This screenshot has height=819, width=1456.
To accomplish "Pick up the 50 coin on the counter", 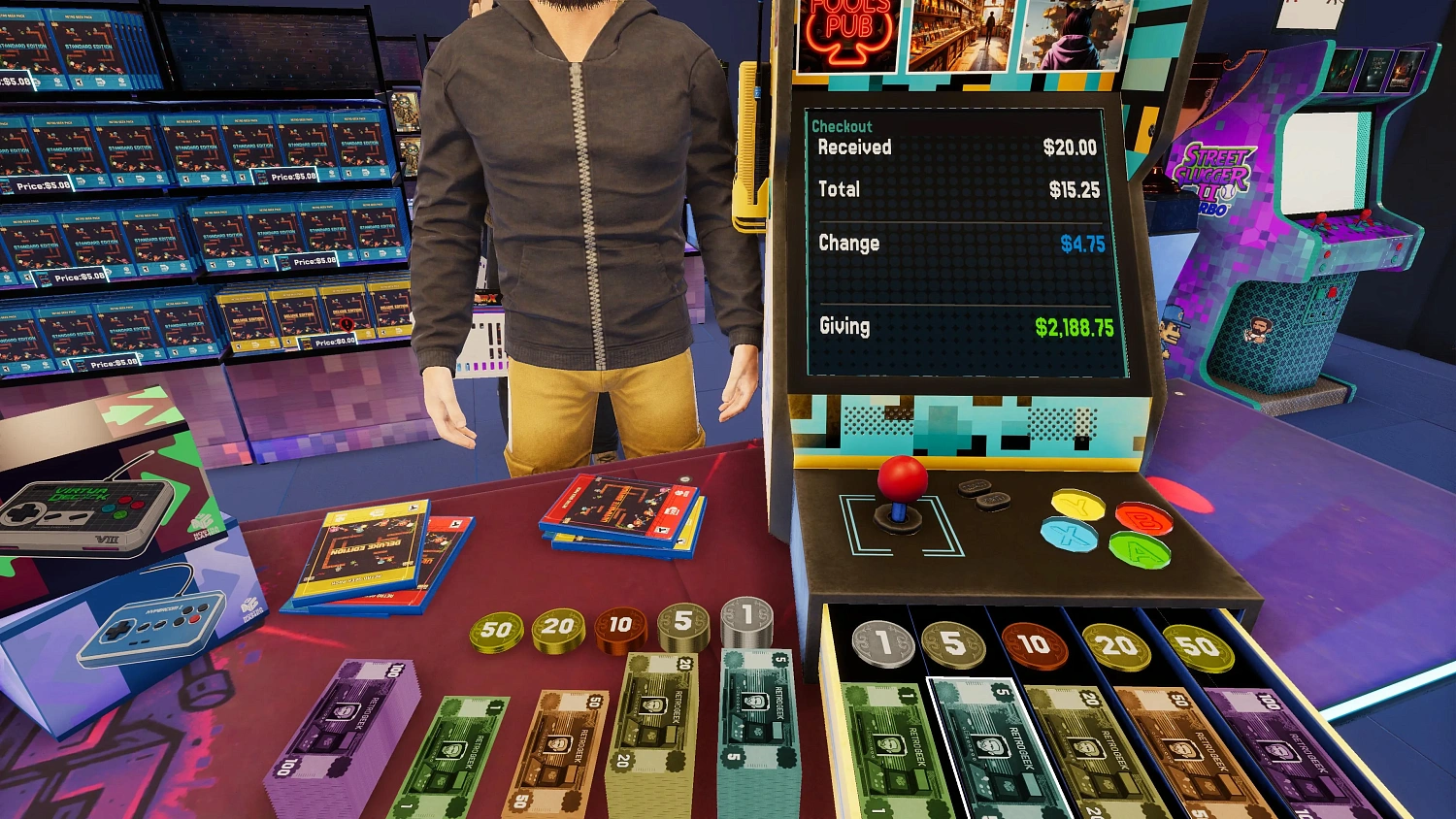I will point(497,631).
